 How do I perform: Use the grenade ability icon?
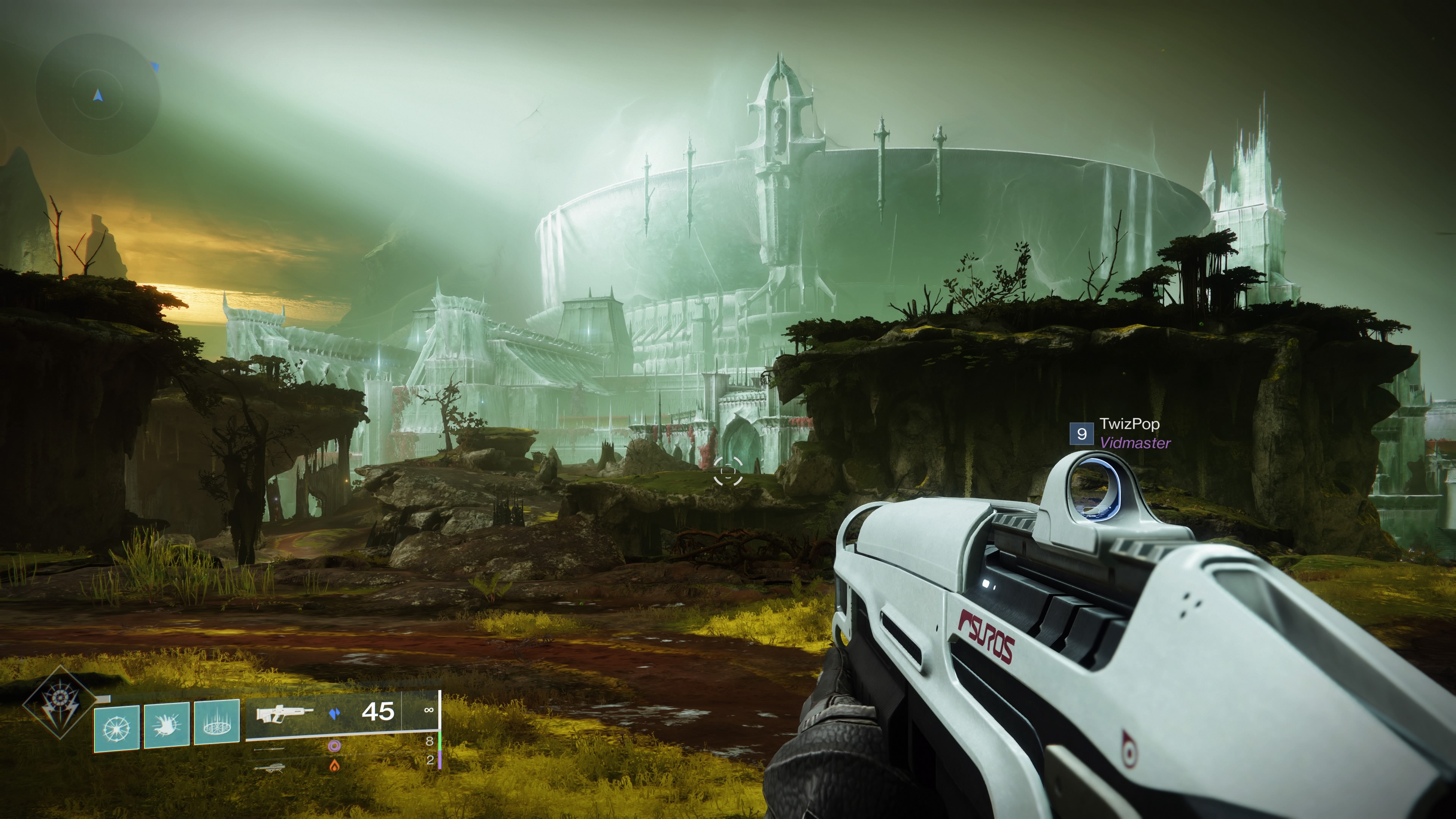click(x=116, y=728)
